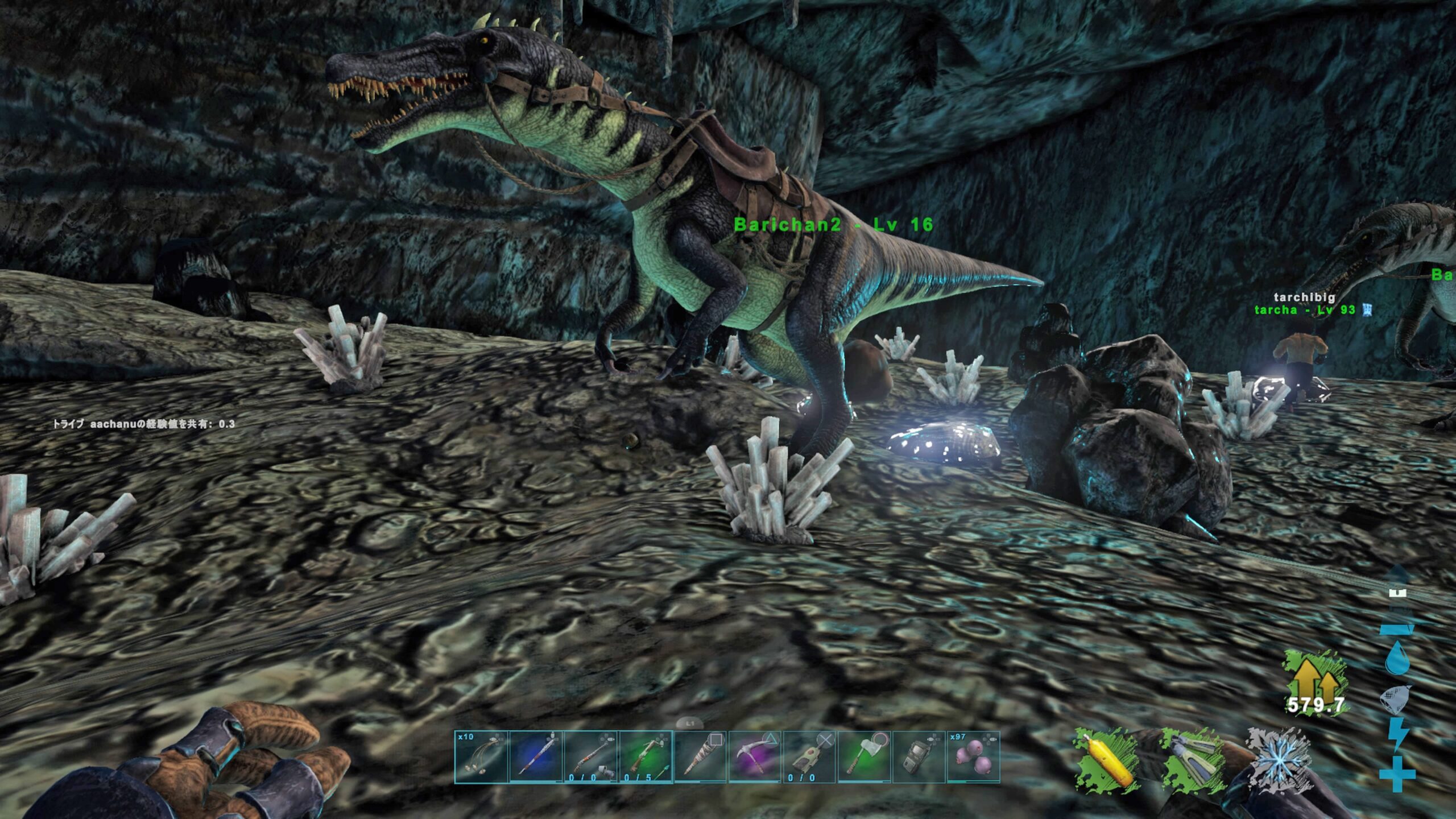Choose the wrapped wooden club slot

pyautogui.click(x=700, y=757)
